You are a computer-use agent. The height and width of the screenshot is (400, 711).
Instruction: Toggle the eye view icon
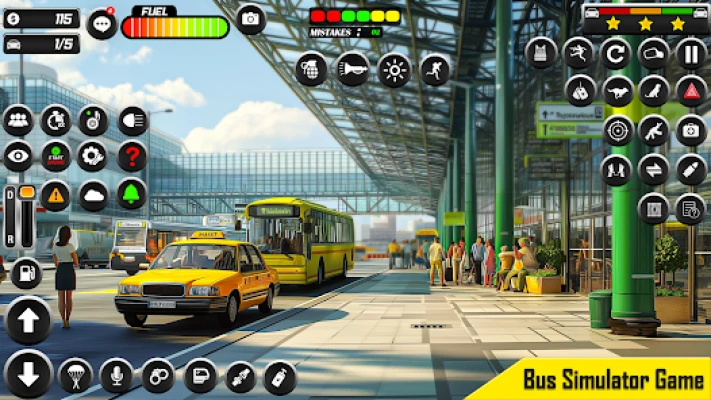click(18, 156)
